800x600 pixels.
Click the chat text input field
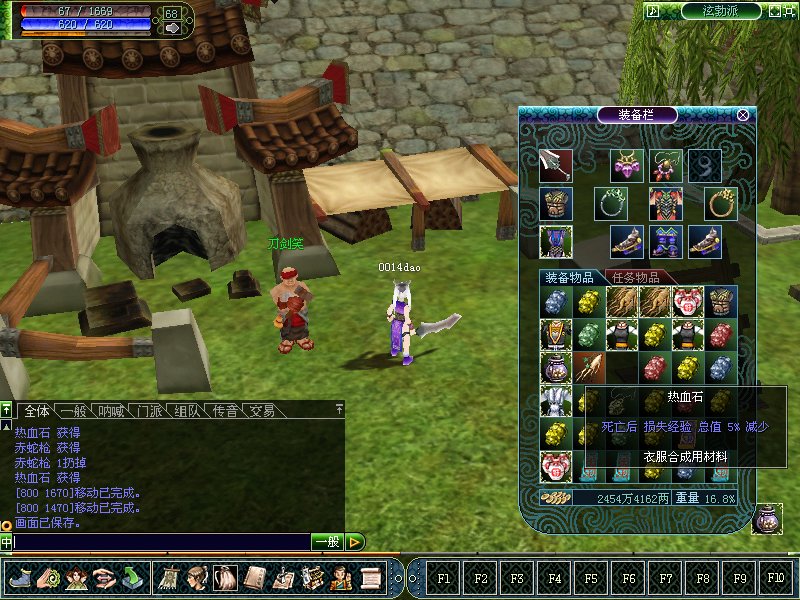[160, 542]
